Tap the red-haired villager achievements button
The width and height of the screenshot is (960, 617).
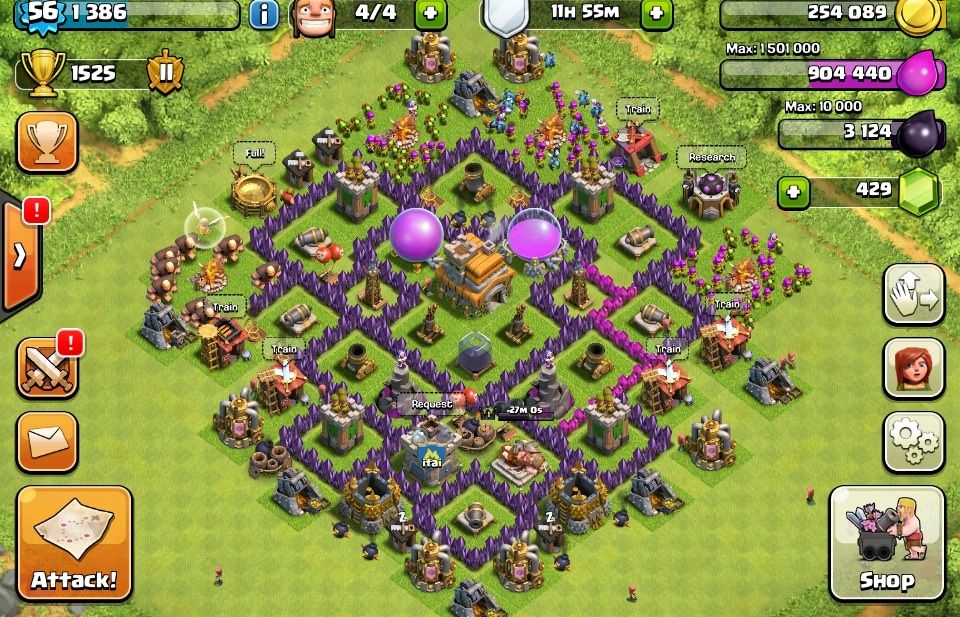pos(914,367)
